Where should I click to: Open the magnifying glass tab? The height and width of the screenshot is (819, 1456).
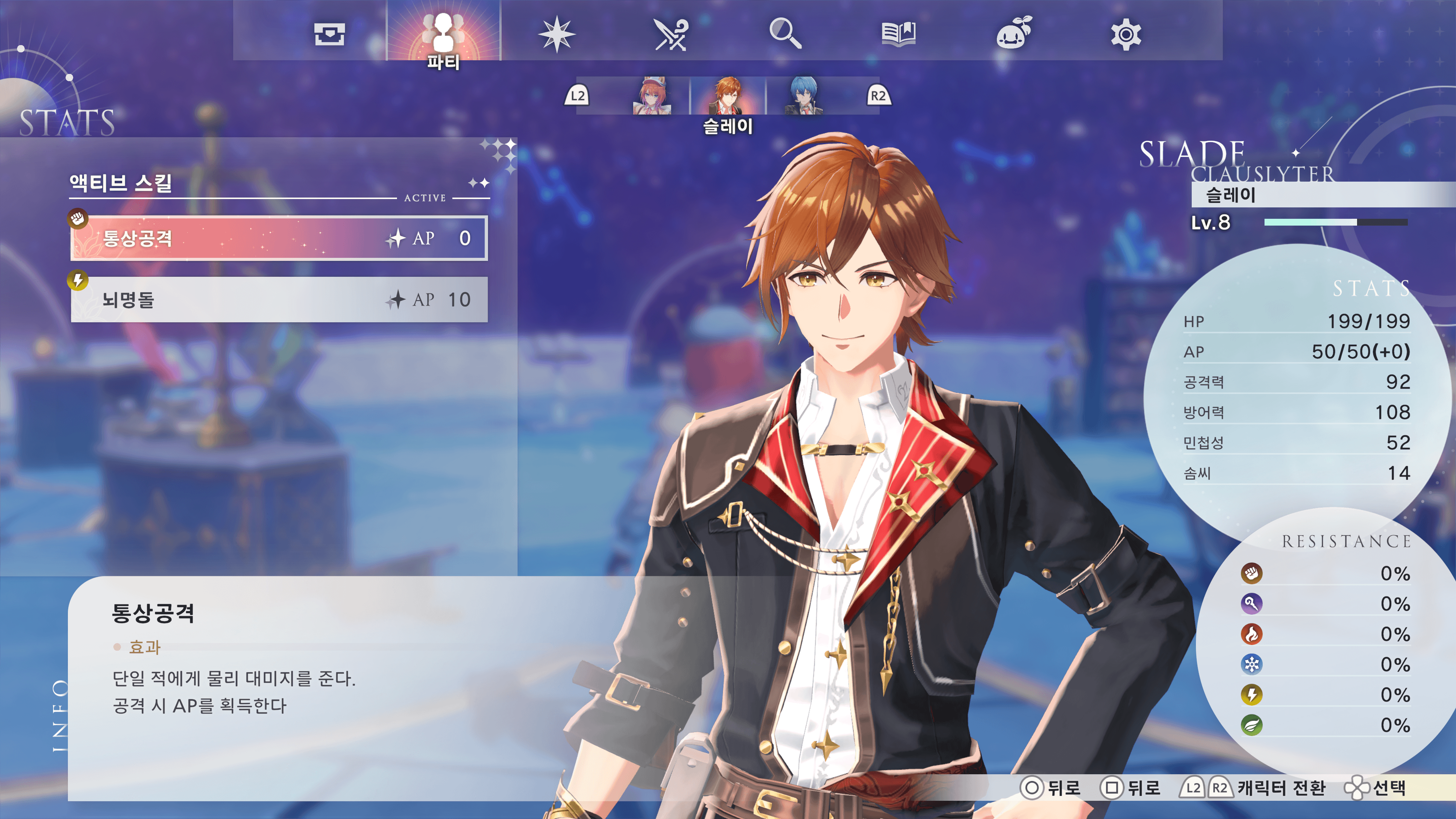pos(785,34)
